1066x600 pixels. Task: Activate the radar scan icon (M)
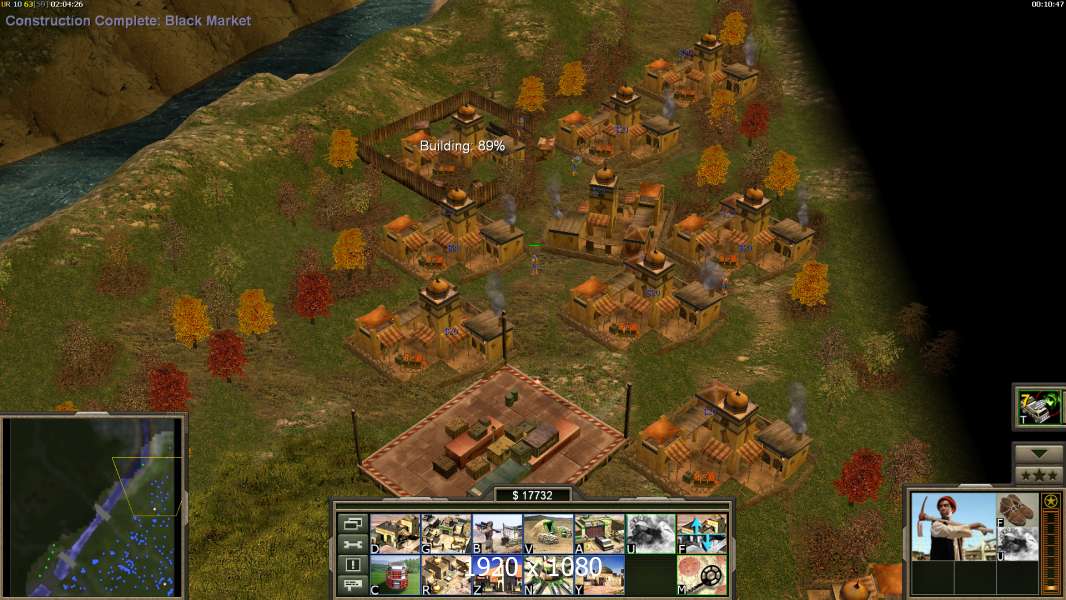(x=701, y=575)
